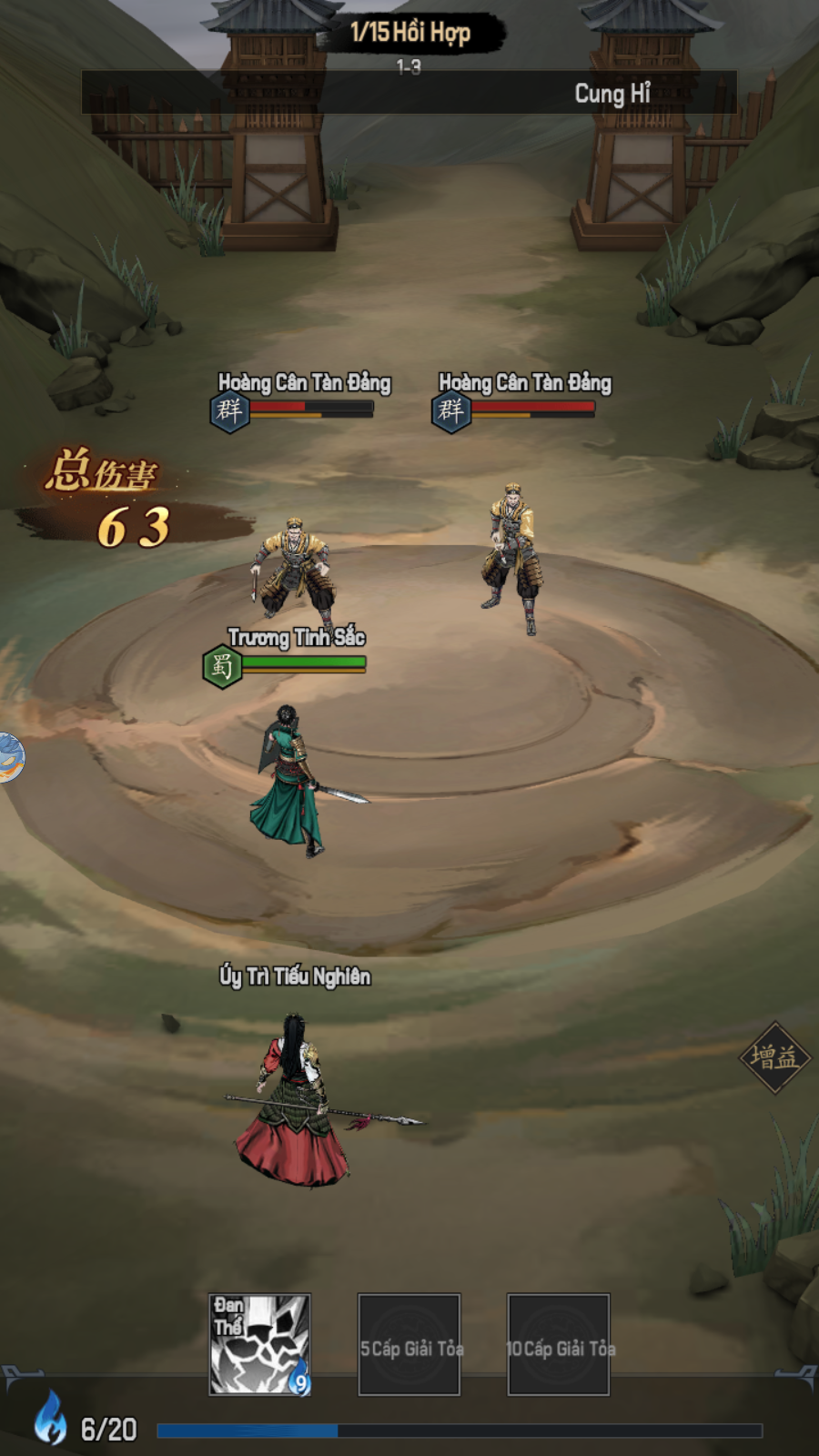This screenshot has width=819, height=1456.
Task: Select the locked 5 Cấp Giải Tỏa slot
Action: pos(409,1345)
